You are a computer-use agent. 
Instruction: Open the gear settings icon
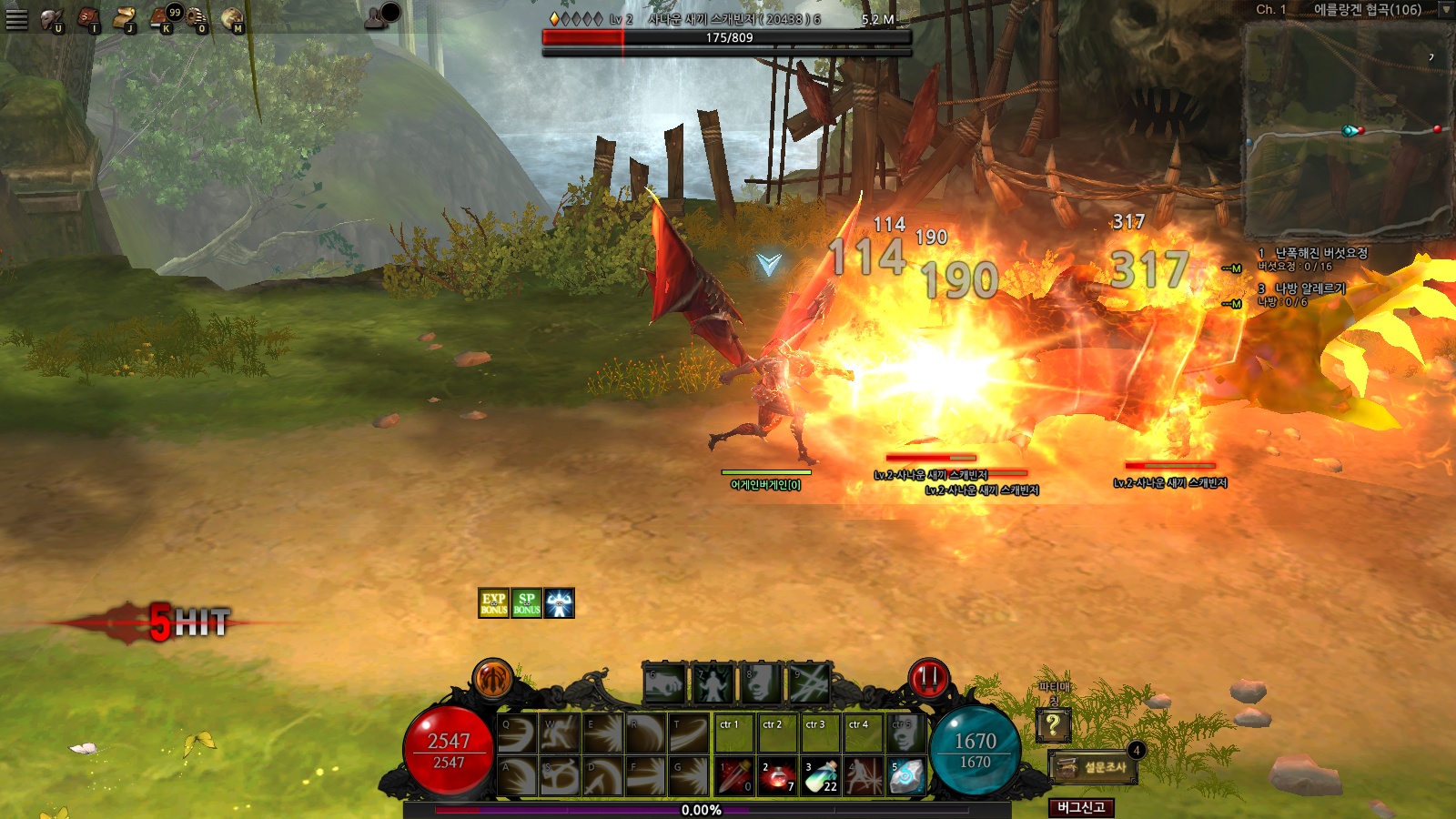(197, 18)
